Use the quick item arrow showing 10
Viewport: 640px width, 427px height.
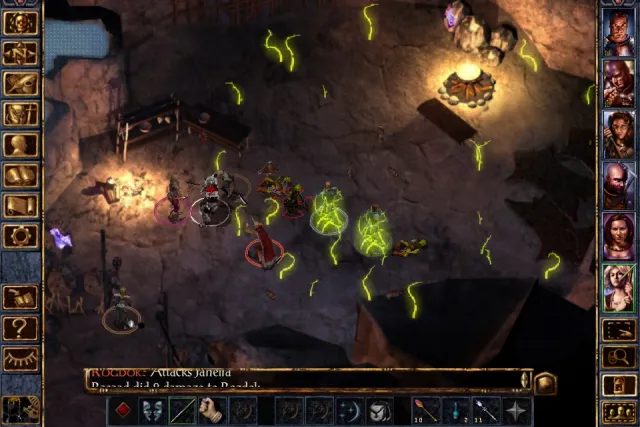tap(426, 410)
